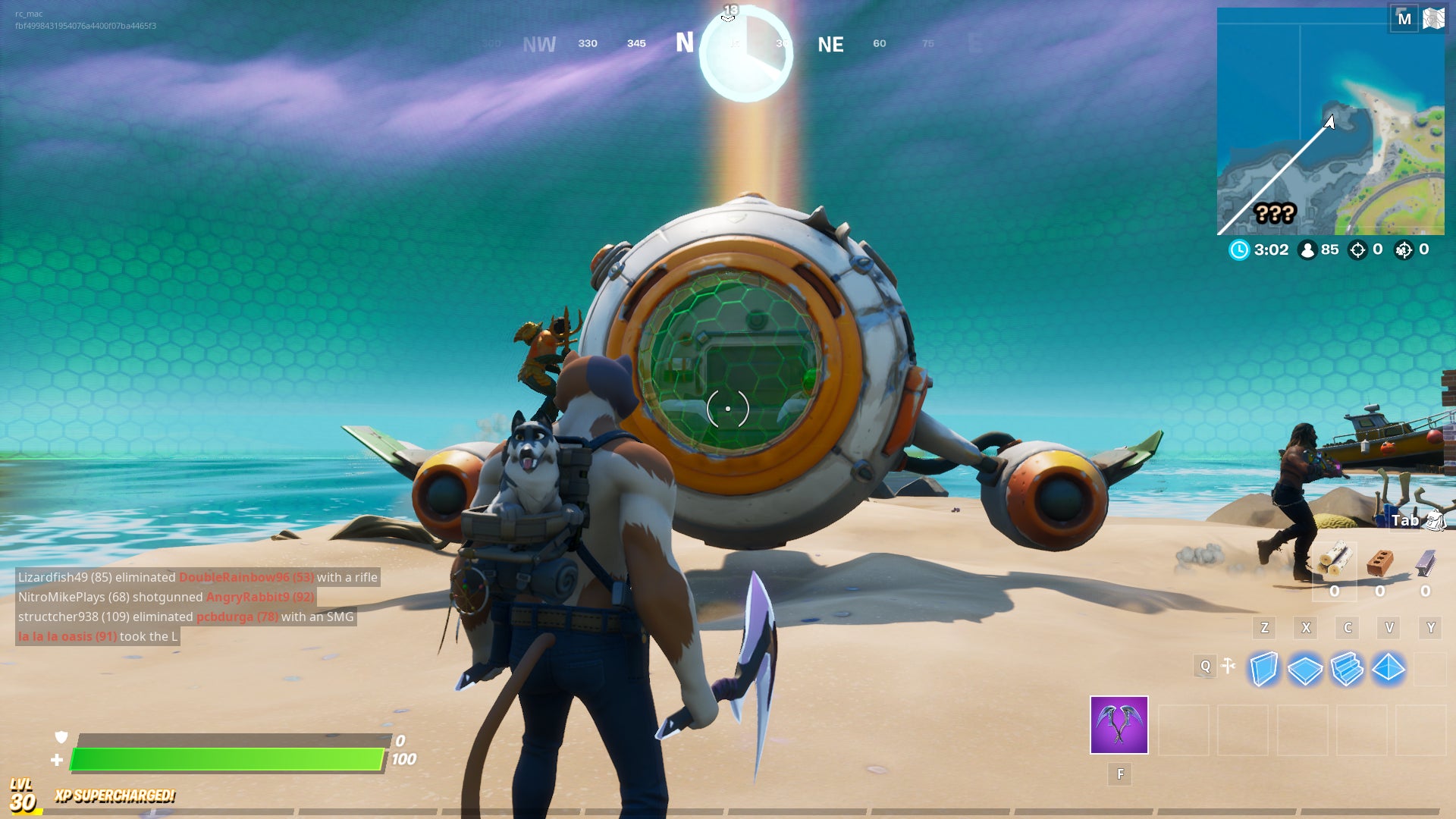
Task: Click the green health bar showing 100
Action: pyautogui.click(x=227, y=758)
